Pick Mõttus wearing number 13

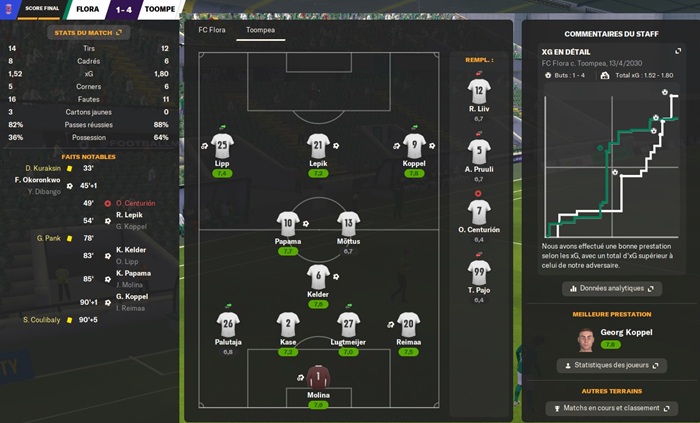[348, 224]
